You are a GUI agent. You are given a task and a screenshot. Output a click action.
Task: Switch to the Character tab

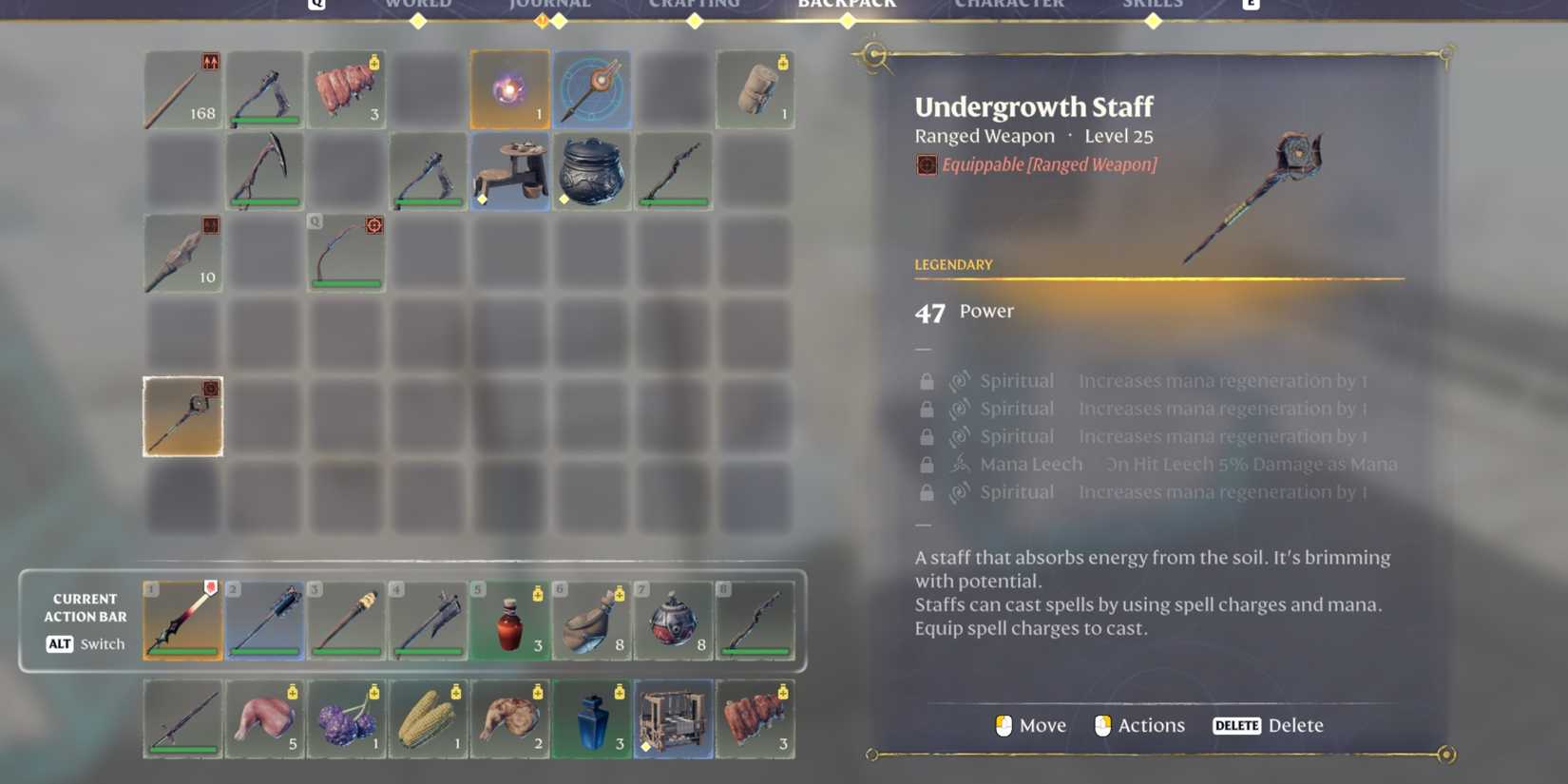(x=1009, y=6)
